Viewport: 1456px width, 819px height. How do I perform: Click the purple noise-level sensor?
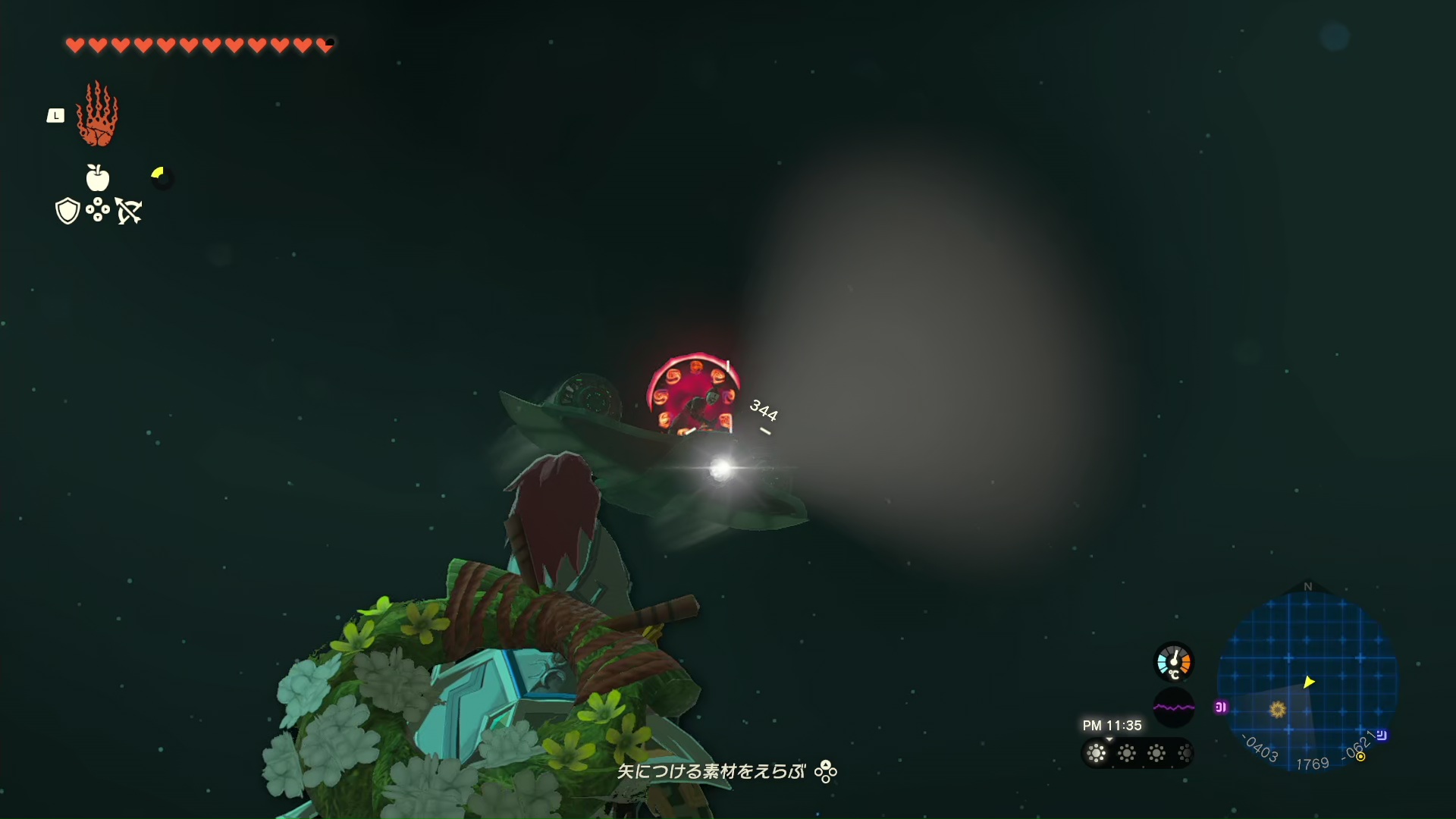[1174, 708]
